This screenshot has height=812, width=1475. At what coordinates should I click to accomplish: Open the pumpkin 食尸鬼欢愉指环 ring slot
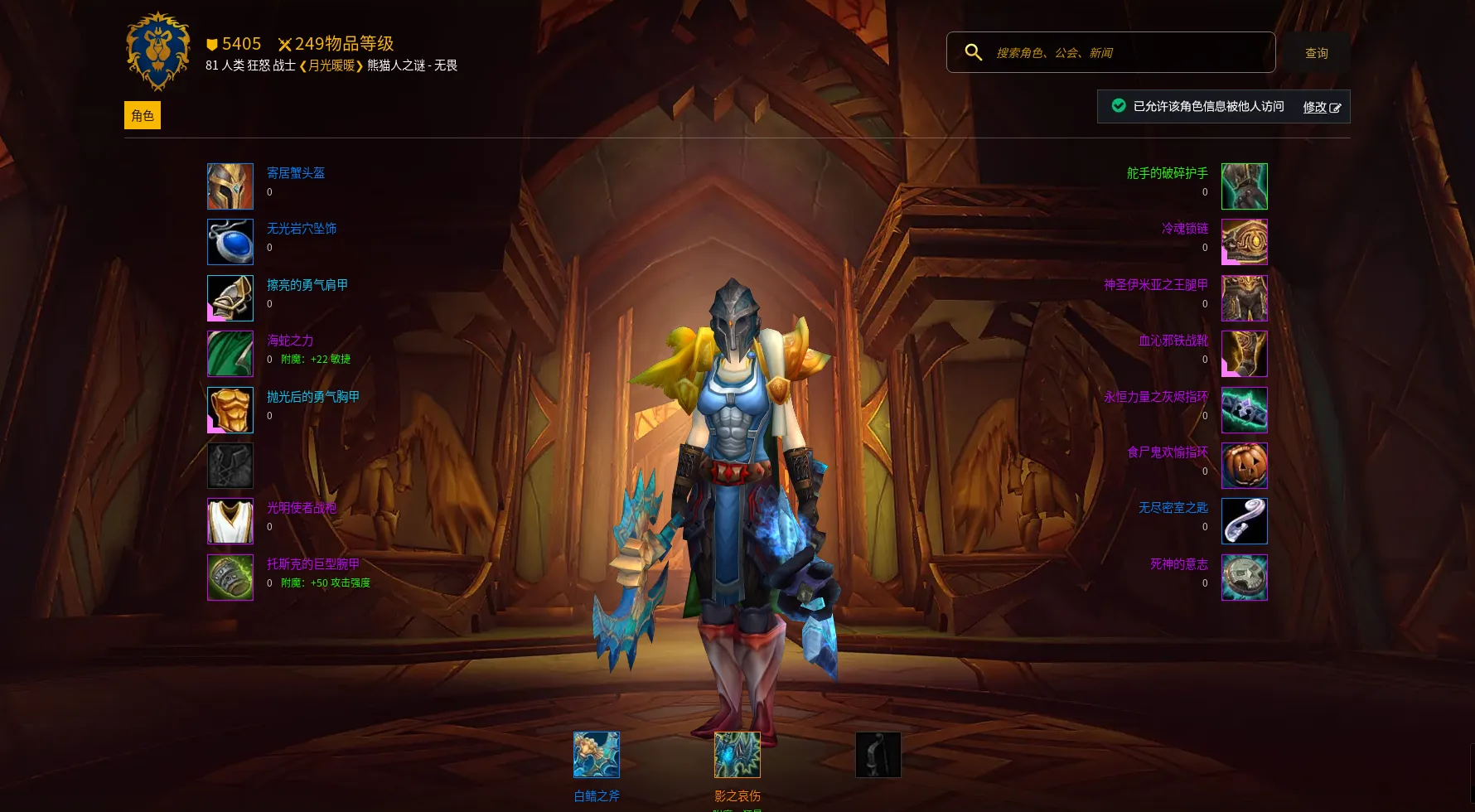pos(1244,466)
